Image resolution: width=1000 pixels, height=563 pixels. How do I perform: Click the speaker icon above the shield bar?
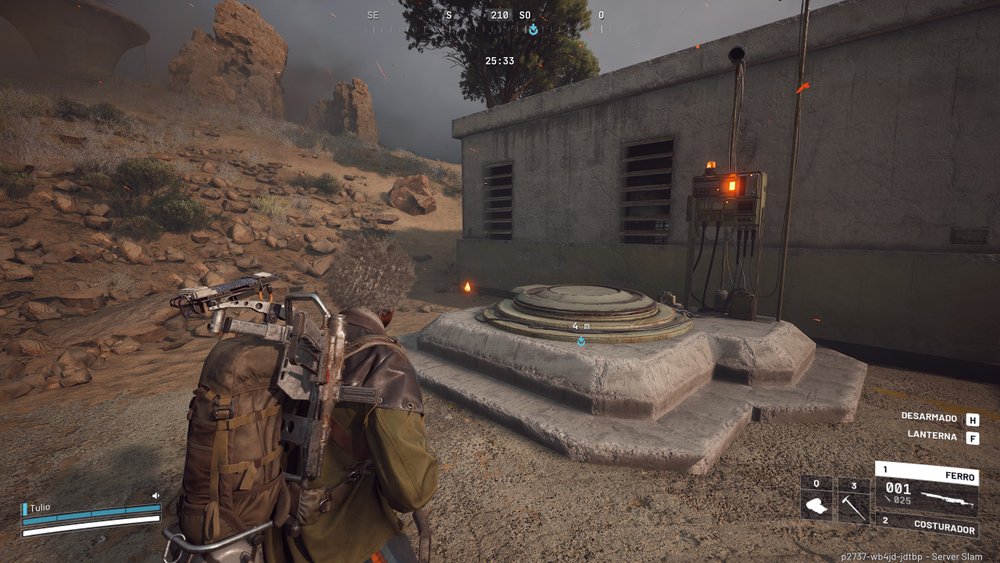coord(156,495)
